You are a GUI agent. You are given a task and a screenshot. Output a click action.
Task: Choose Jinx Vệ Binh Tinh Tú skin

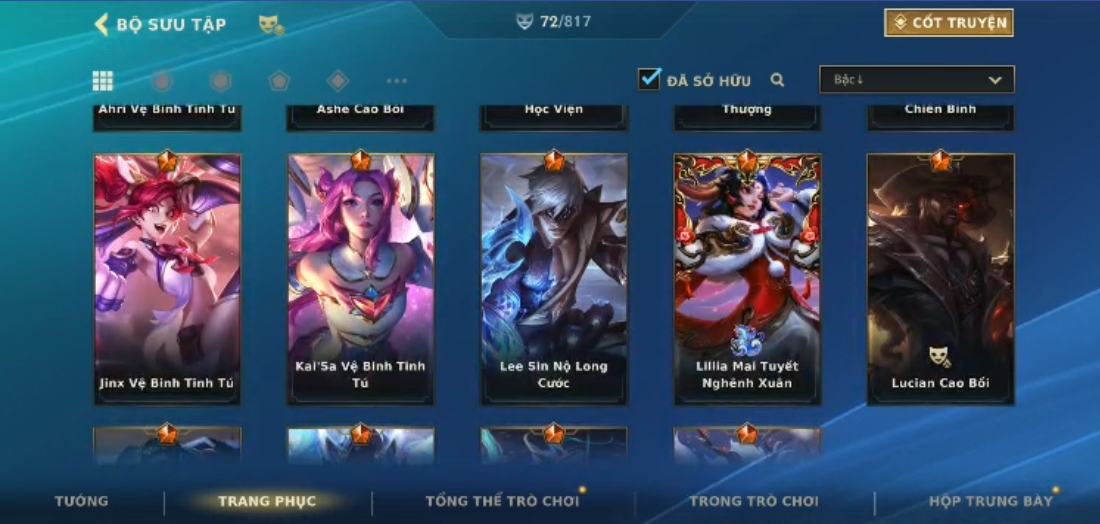pos(167,279)
